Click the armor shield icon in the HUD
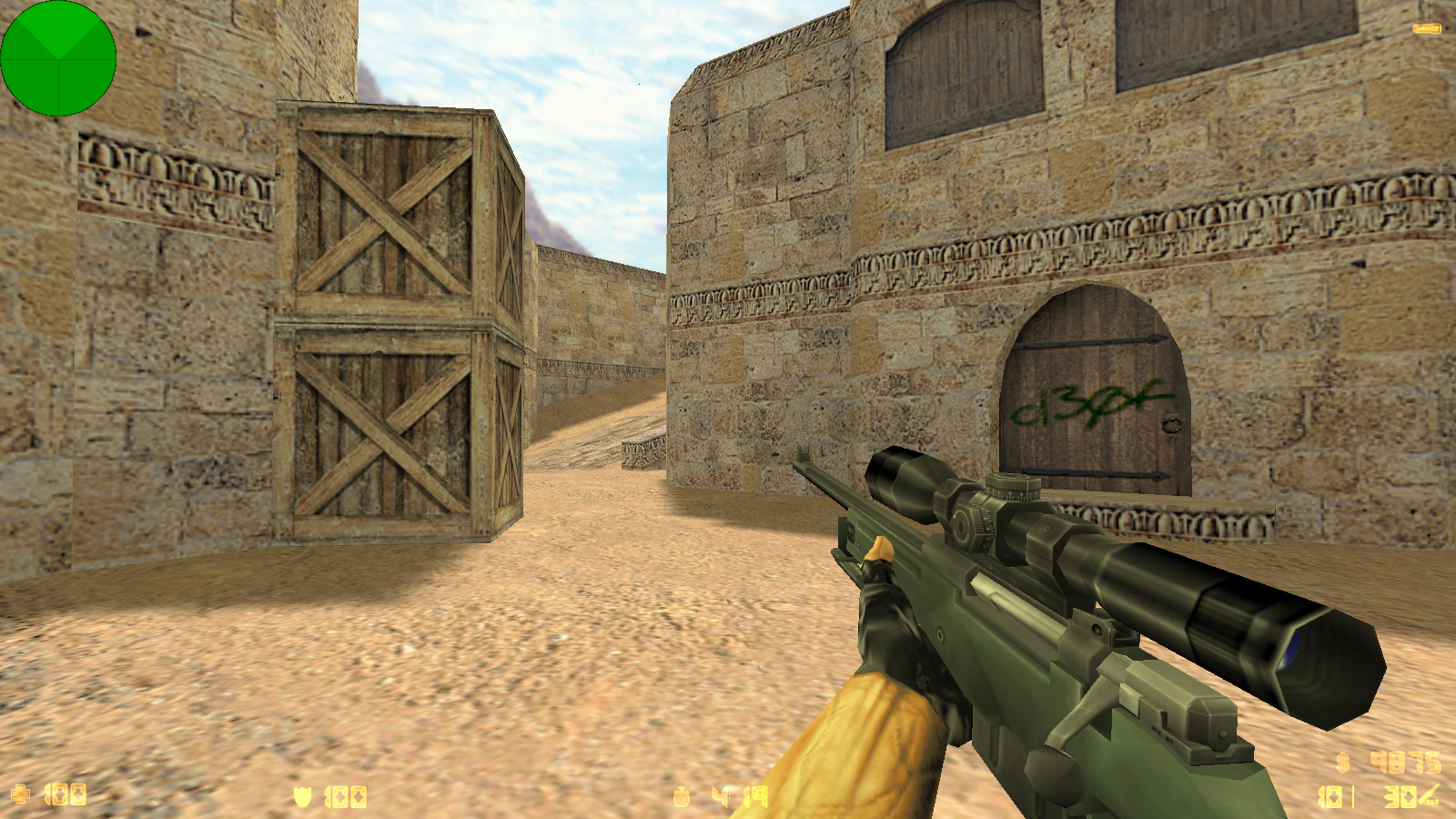Screen dimensions: 1456x819 300,794
